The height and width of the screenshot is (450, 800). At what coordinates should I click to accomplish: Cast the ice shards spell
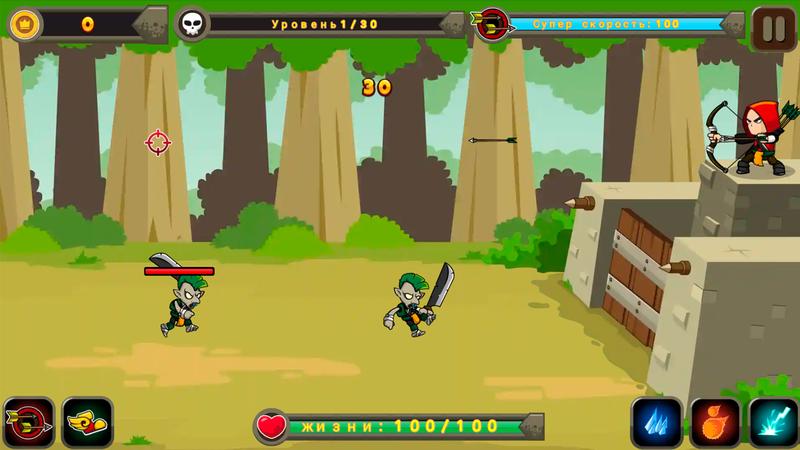pos(656,422)
